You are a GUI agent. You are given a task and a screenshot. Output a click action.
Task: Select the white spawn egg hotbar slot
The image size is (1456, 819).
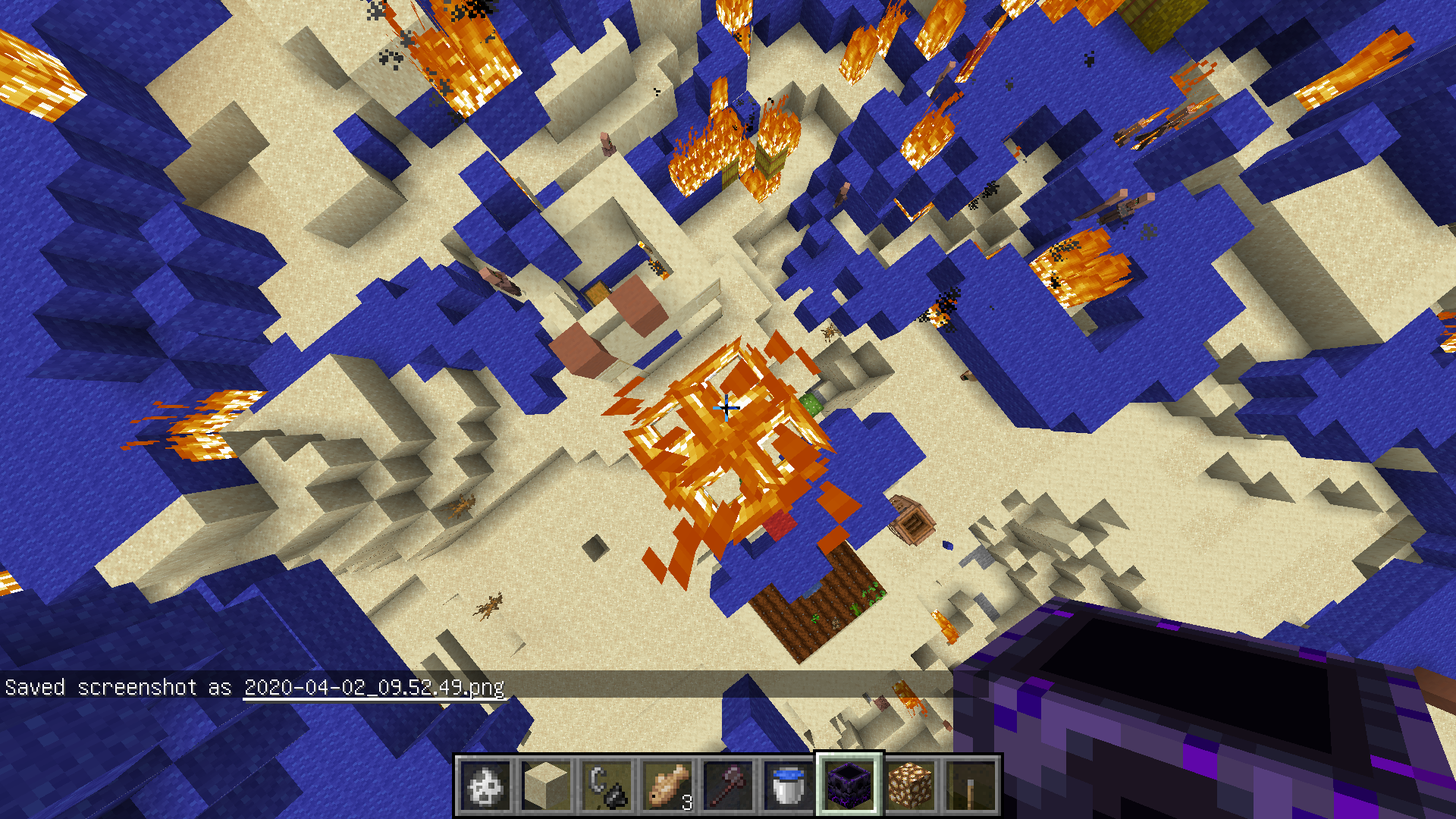point(485,786)
